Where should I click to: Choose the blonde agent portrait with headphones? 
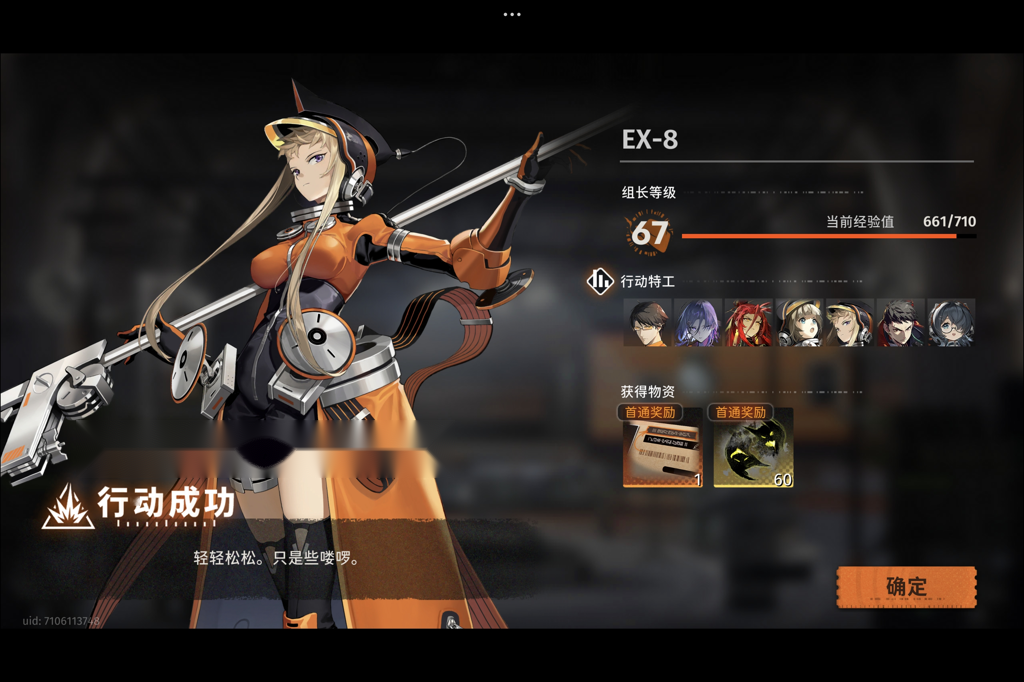click(x=850, y=323)
